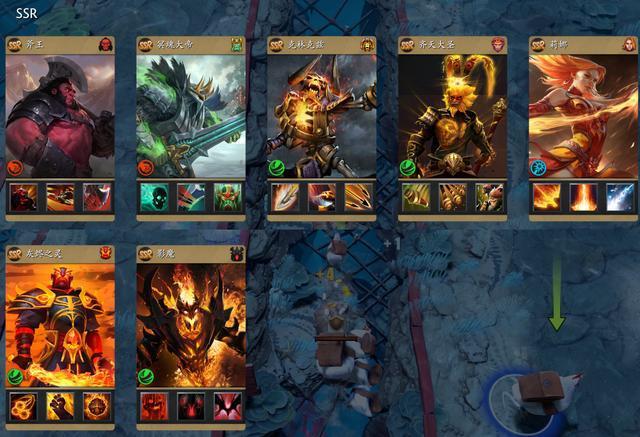Image resolution: width=640 pixels, height=437 pixels.
Task: Click the agility attribute icon on Clinkz's card
Action: (277, 167)
